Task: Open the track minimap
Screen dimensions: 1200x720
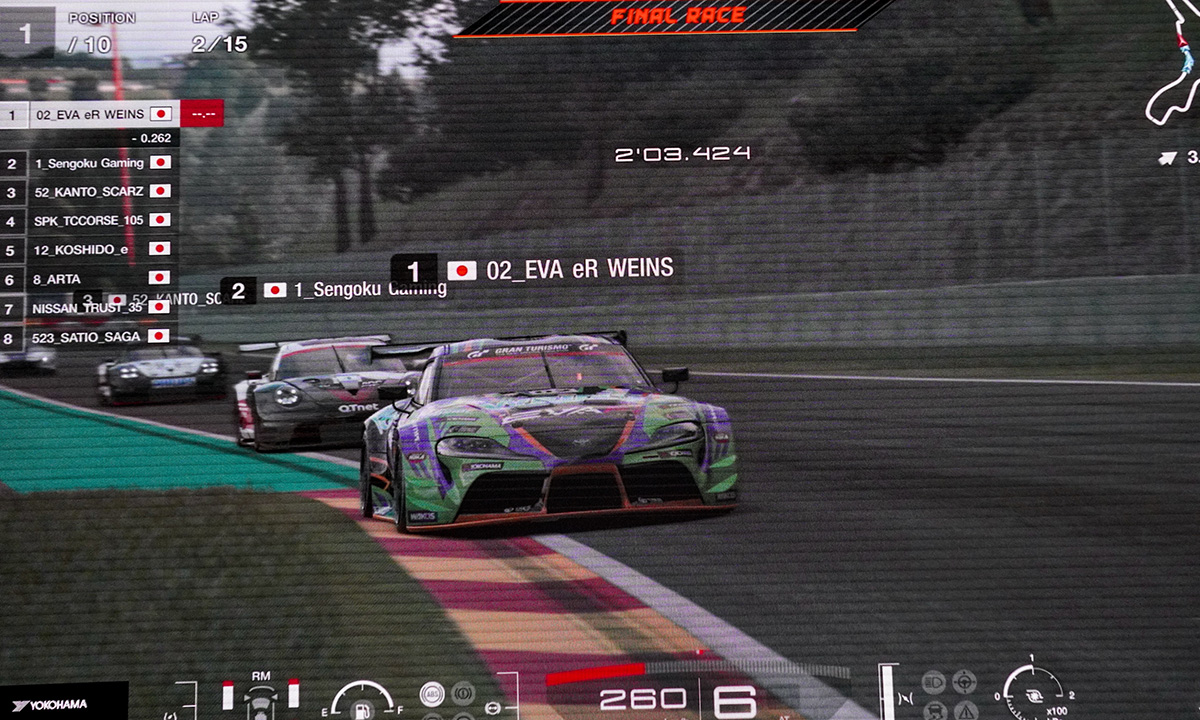Action: pyautogui.click(x=1172, y=70)
